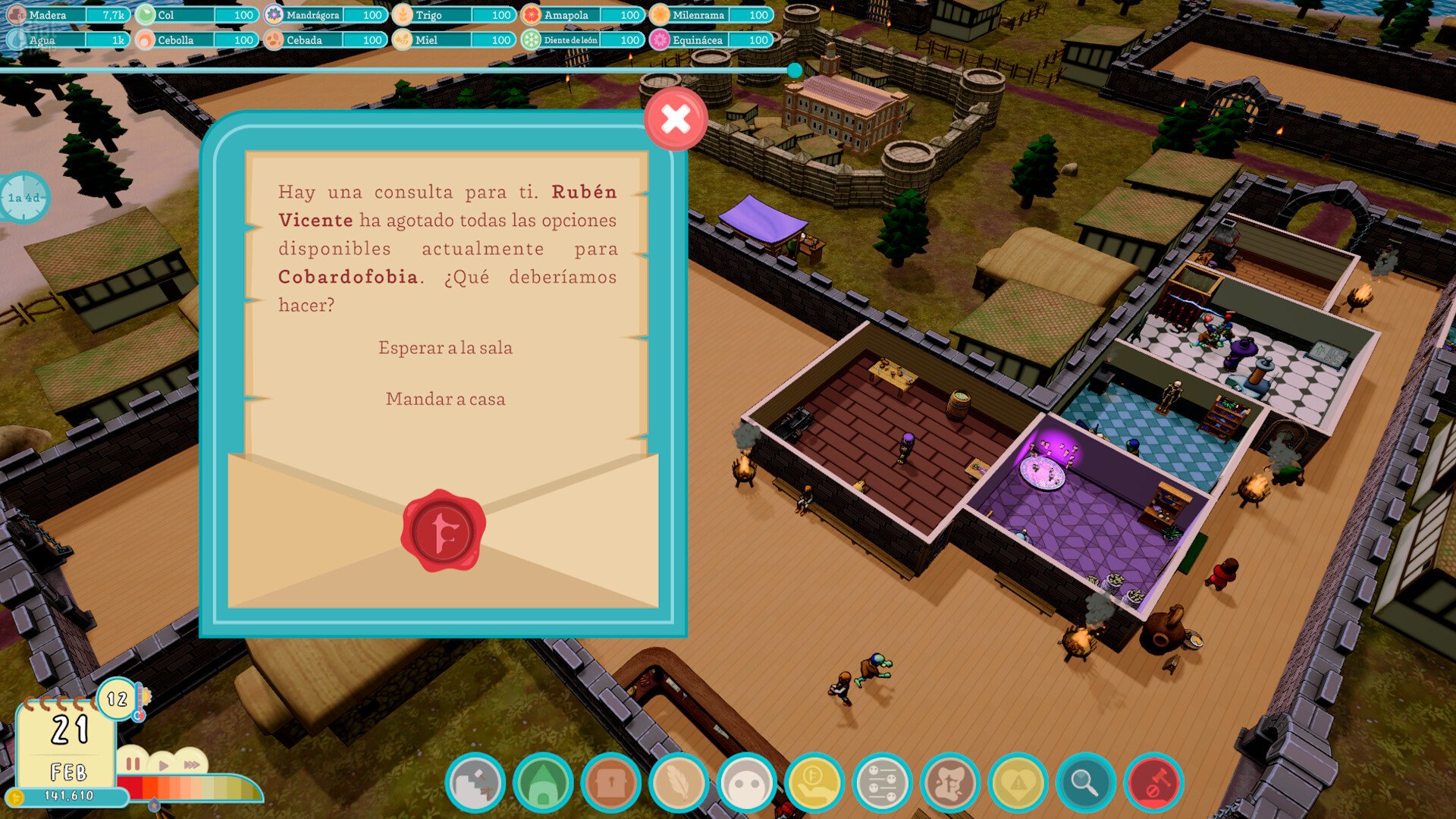Open the coin-in-hand finances menu
This screenshot has height=819, width=1456.
point(814,783)
